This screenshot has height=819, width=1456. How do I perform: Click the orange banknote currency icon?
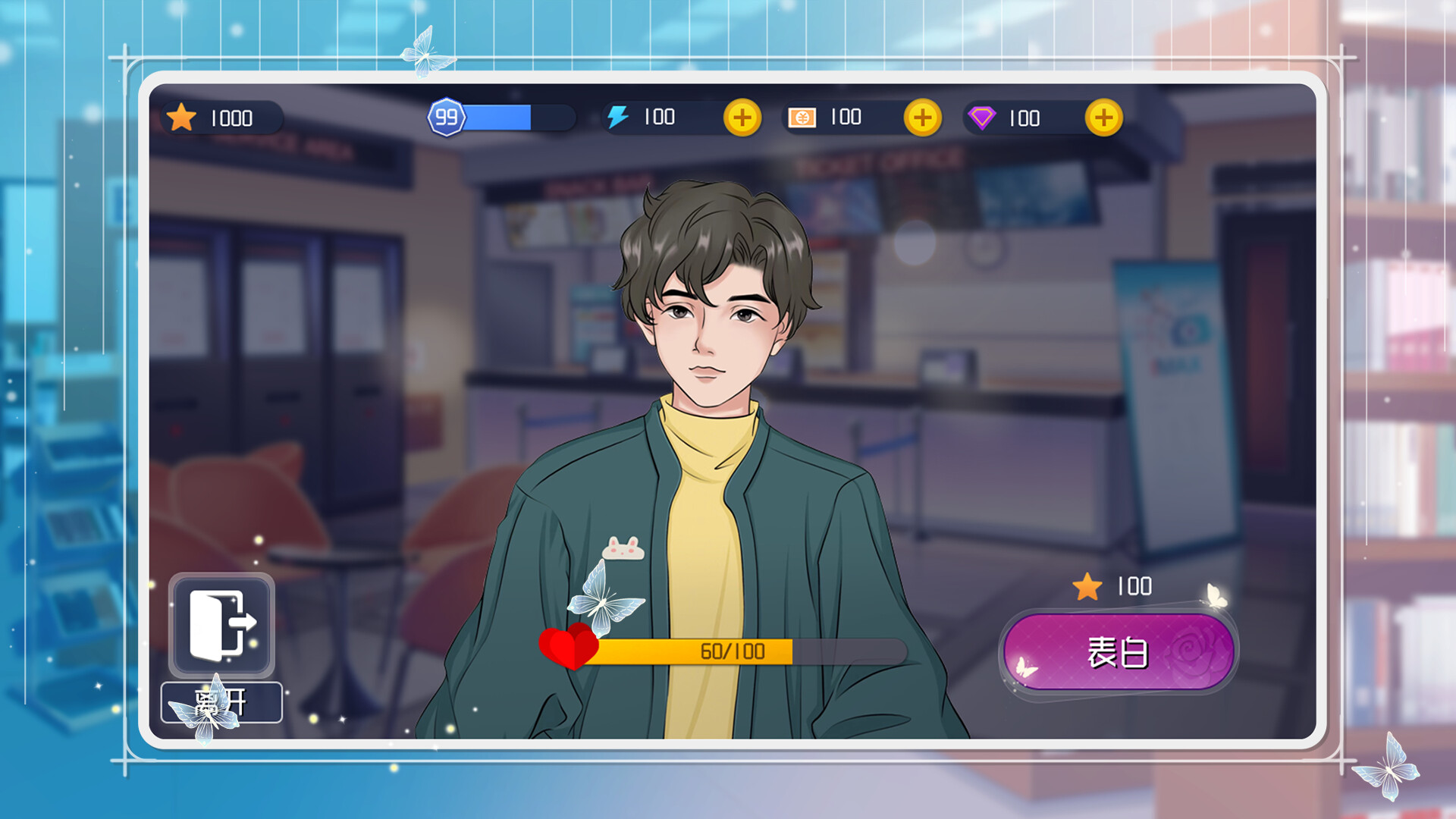801,117
